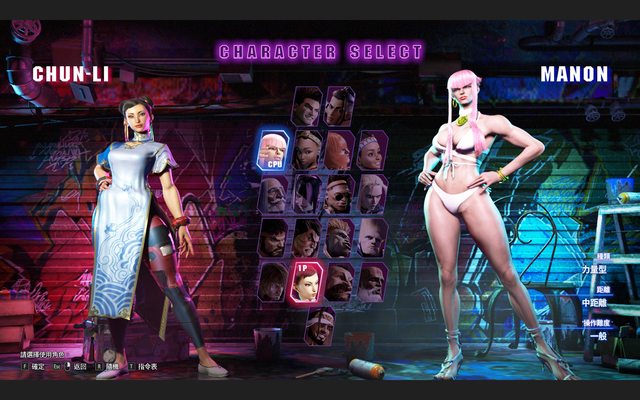Screen dimensions: 640x400
Task: Select Cammy's portrait tile
Action: click(x=372, y=193)
